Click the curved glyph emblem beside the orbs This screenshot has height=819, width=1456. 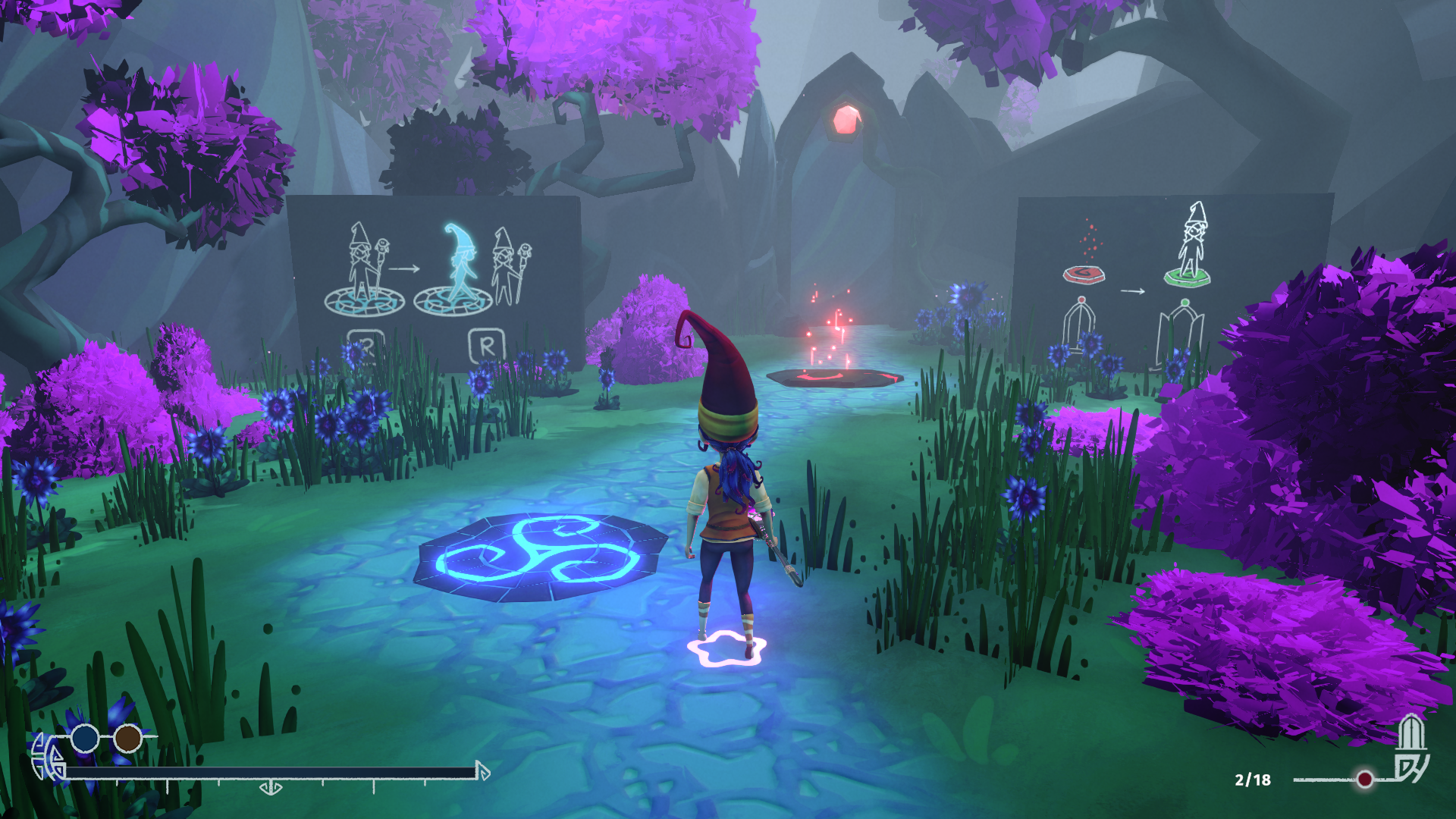pos(48,756)
